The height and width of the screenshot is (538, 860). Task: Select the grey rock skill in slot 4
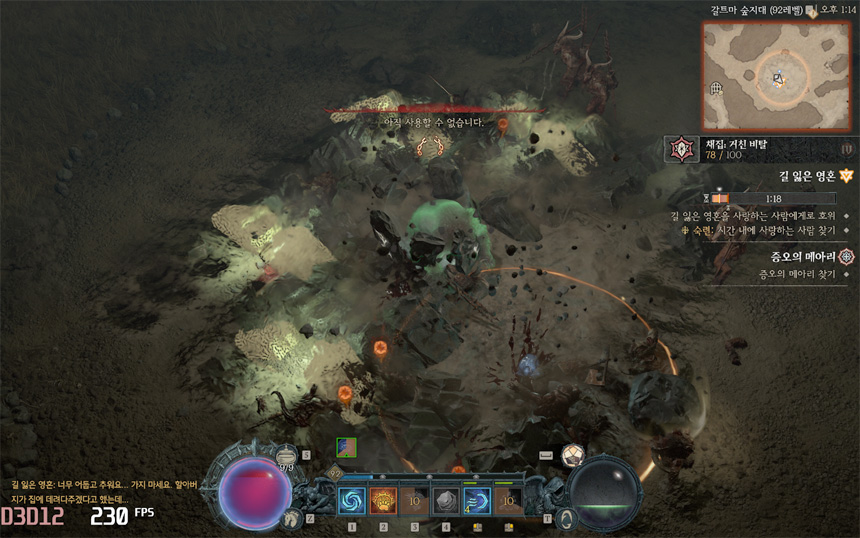[x=446, y=500]
